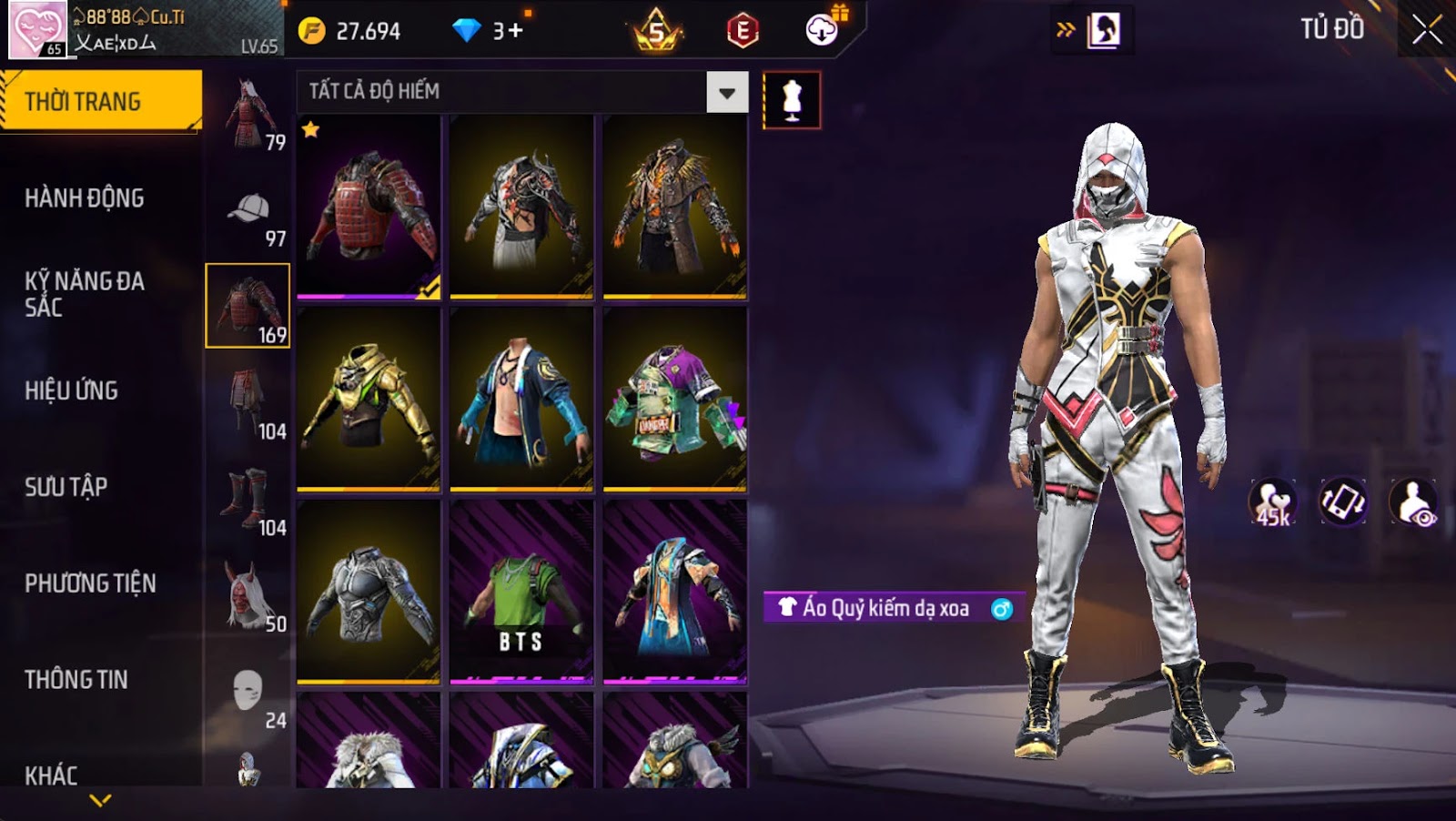The height and width of the screenshot is (821, 1456).
Task: Click the mannequin outfit set button
Action: point(792,100)
